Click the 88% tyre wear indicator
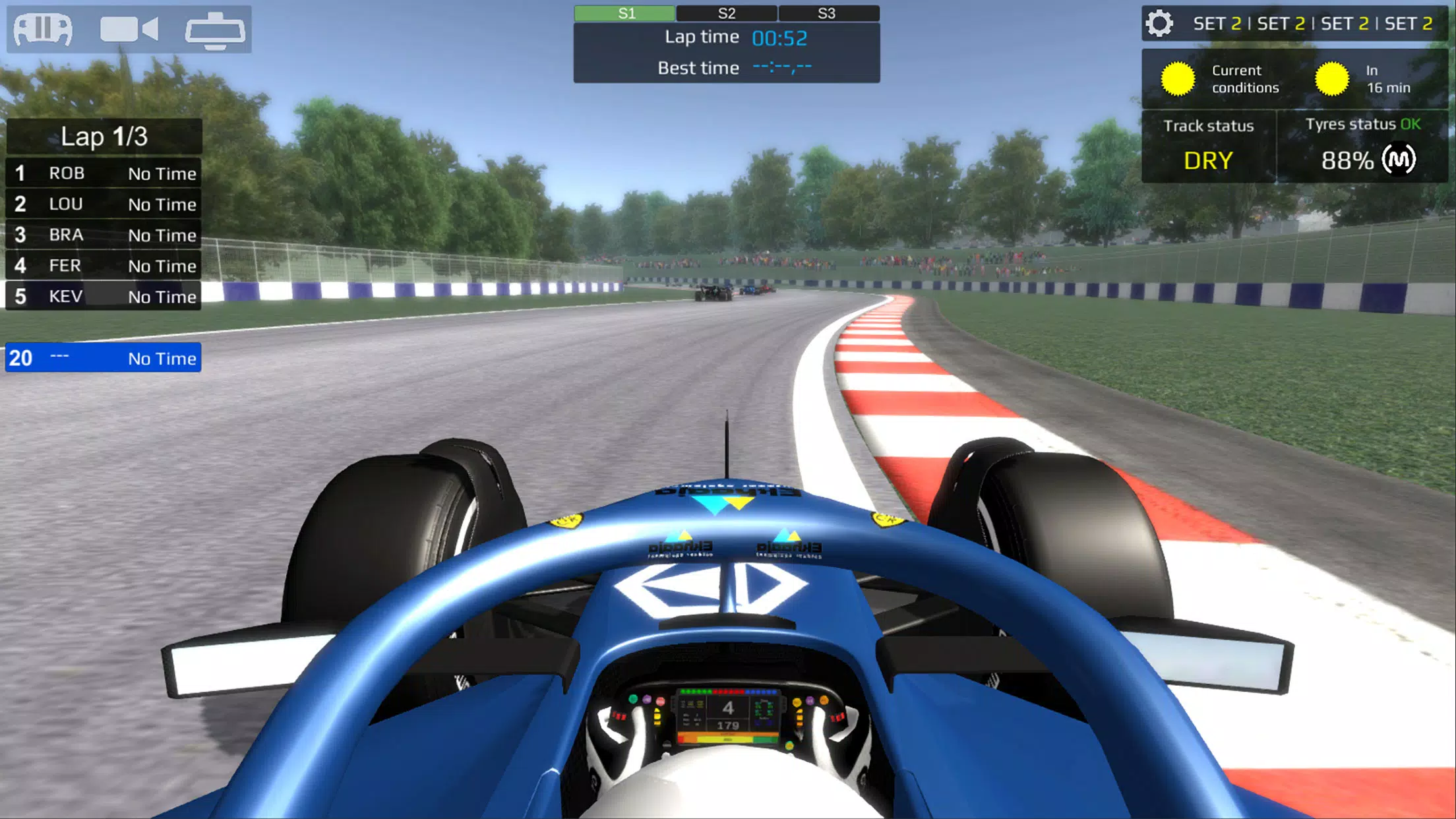This screenshot has height=819, width=1456. click(x=1347, y=162)
